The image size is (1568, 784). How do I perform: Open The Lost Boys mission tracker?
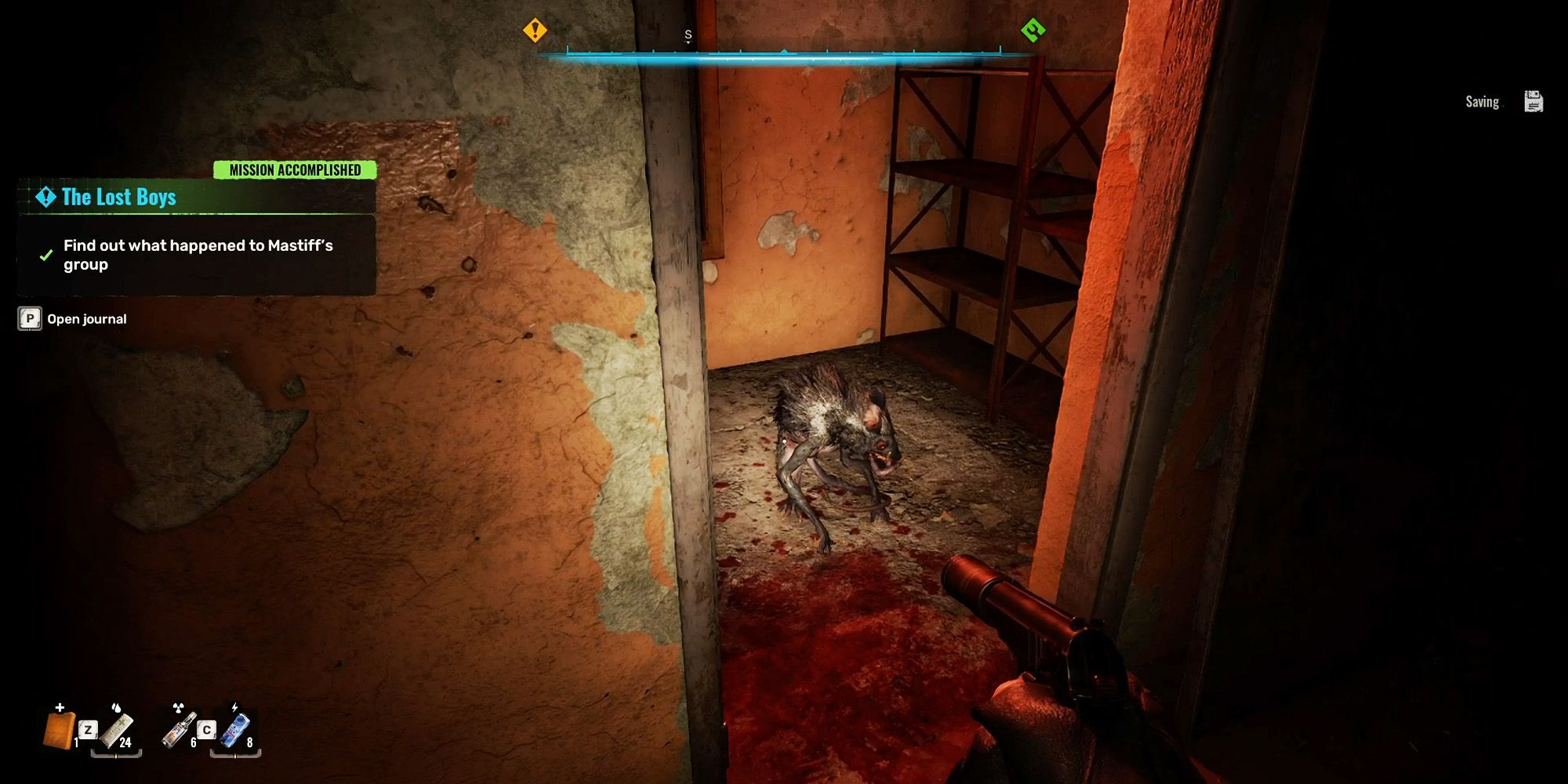click(119, 197)
